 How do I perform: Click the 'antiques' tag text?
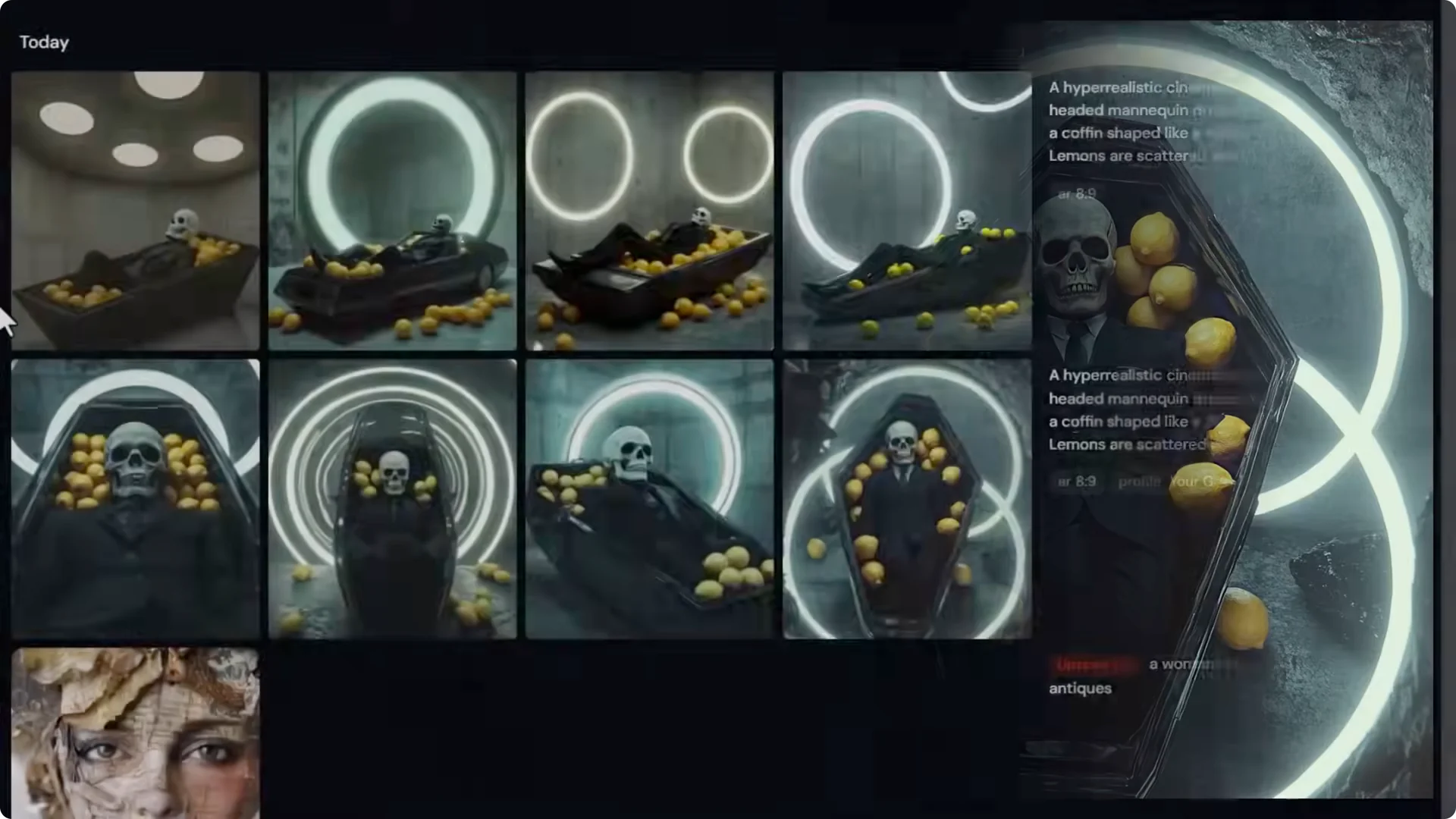(1080, 689)
